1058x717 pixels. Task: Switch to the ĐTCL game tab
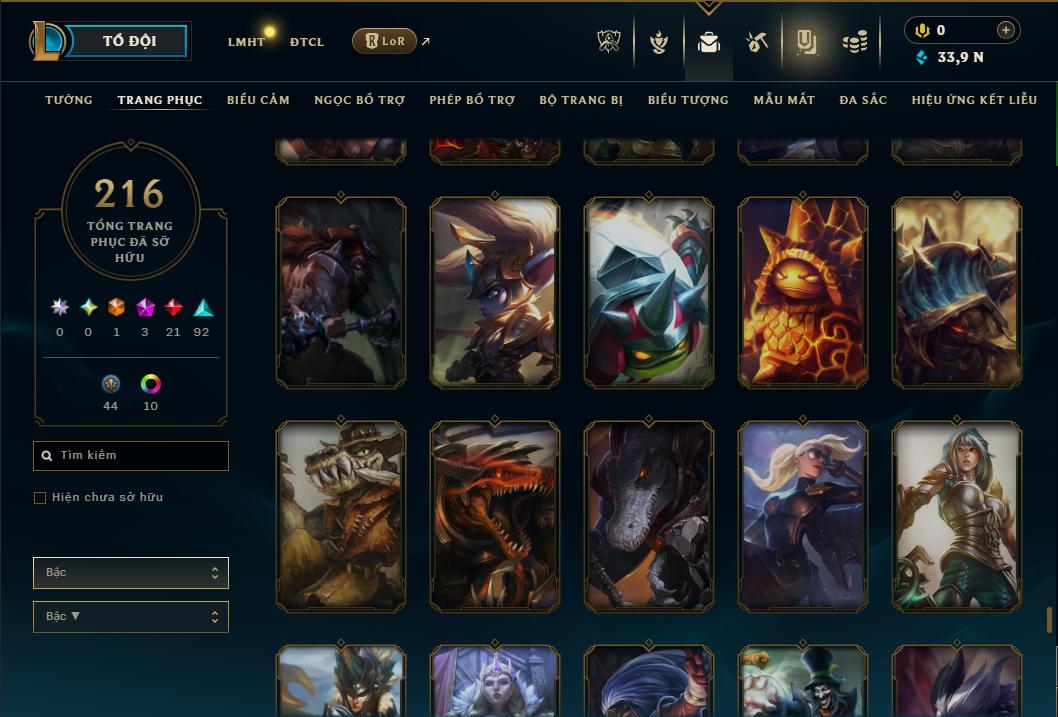pyautogui.click(x=307, y=42)
